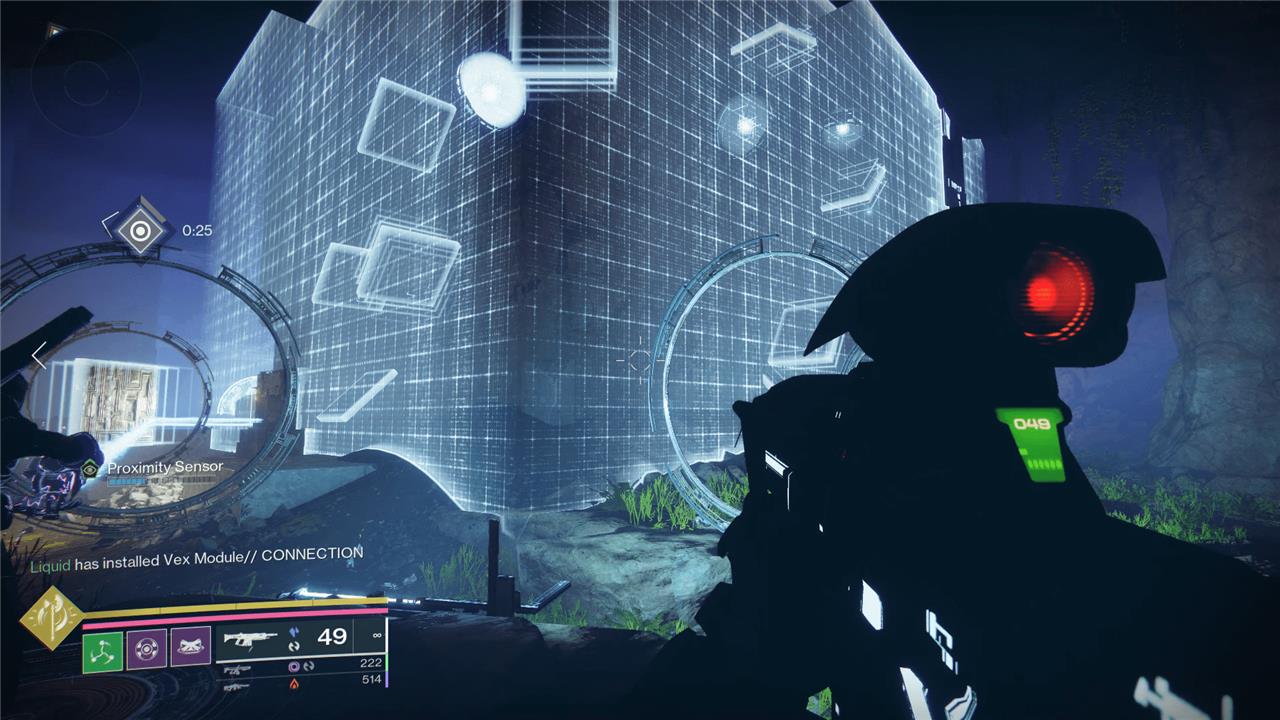Select the diamond objective marker with the target symbol

[x=141, y=231]
